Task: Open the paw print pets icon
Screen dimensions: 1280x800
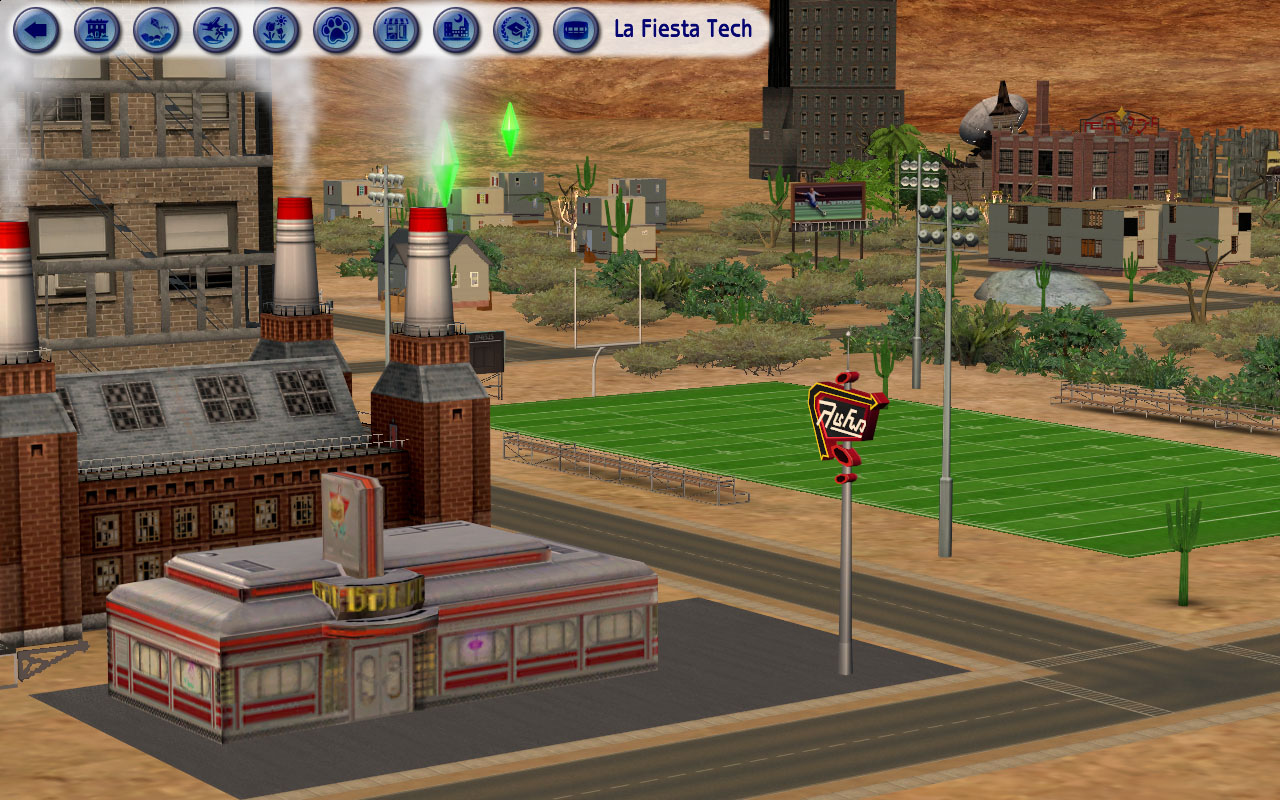Action: point(337,30)
